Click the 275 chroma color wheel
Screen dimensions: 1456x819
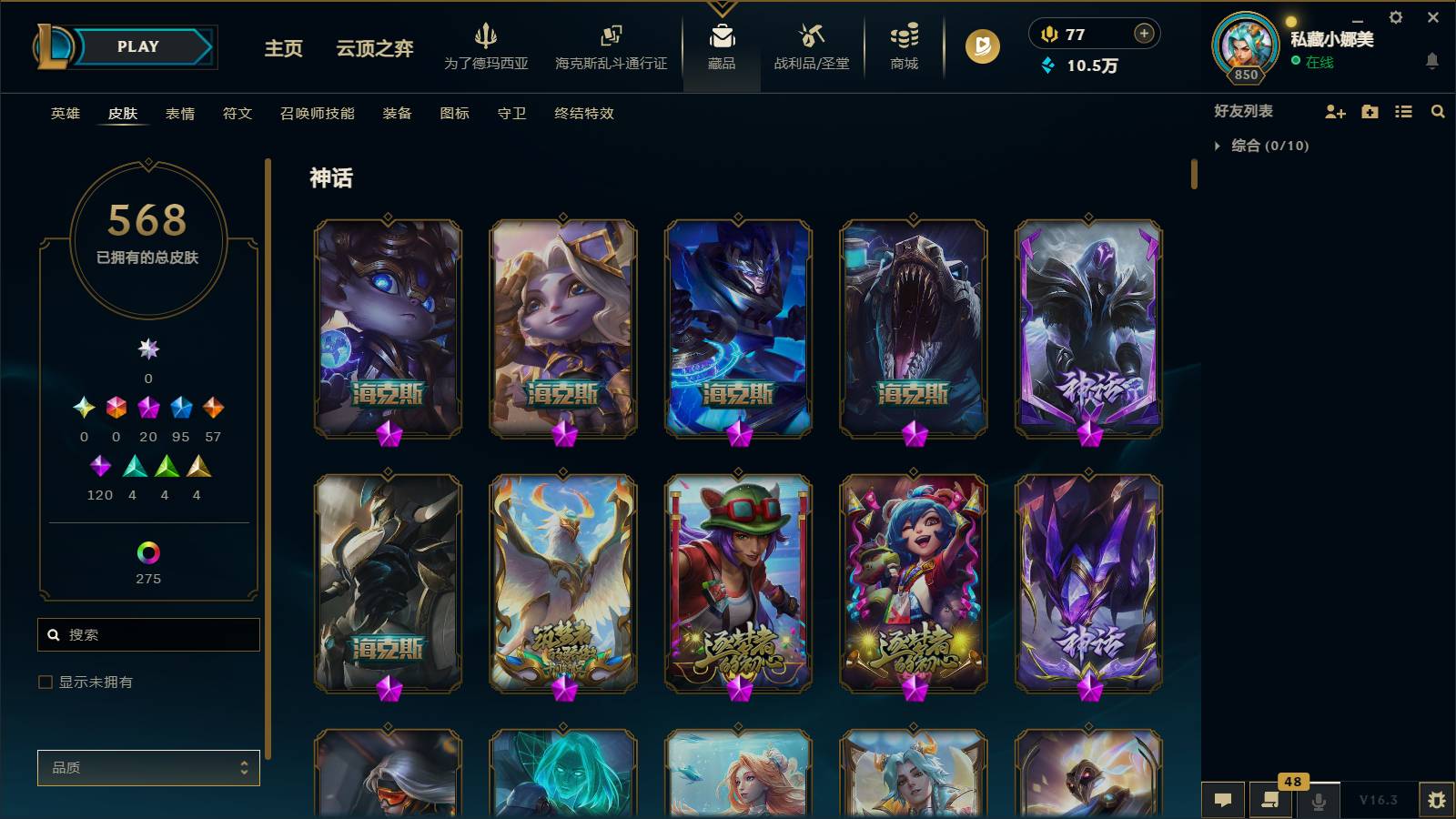point(148,551)
